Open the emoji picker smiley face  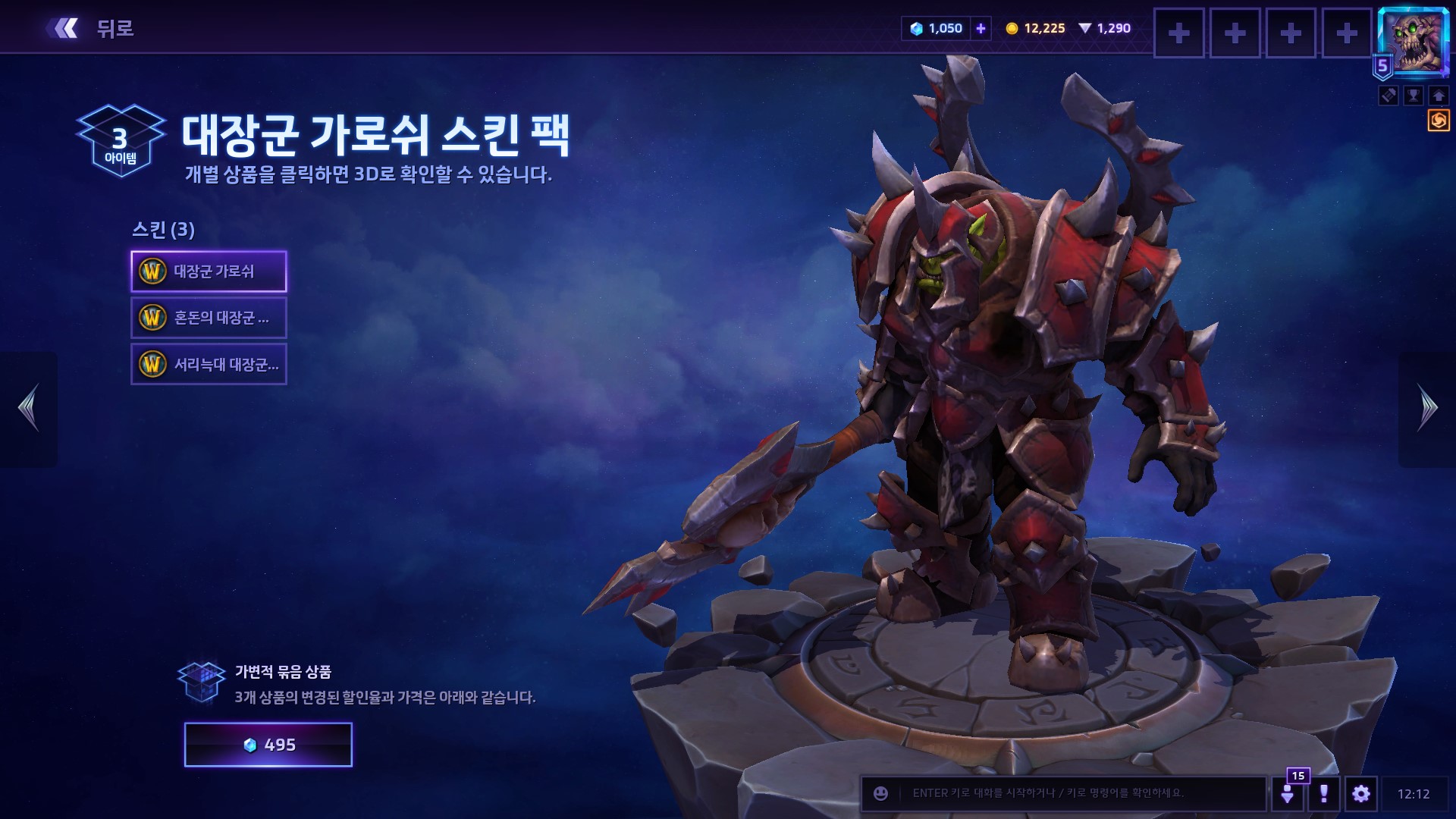pyautogui.click(x=880, y=793)
